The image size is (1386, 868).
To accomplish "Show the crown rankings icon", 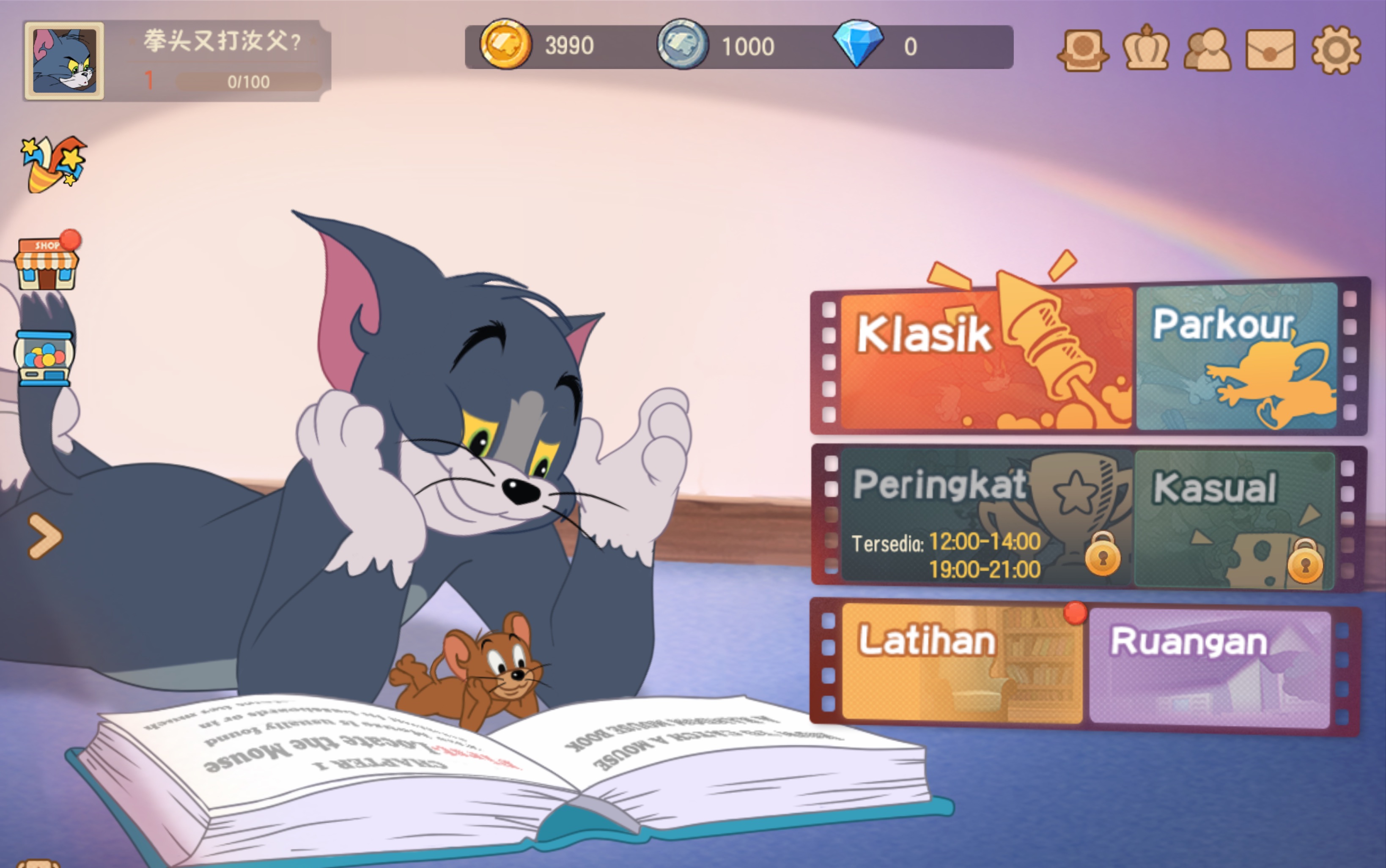I will click(1146, 49).
